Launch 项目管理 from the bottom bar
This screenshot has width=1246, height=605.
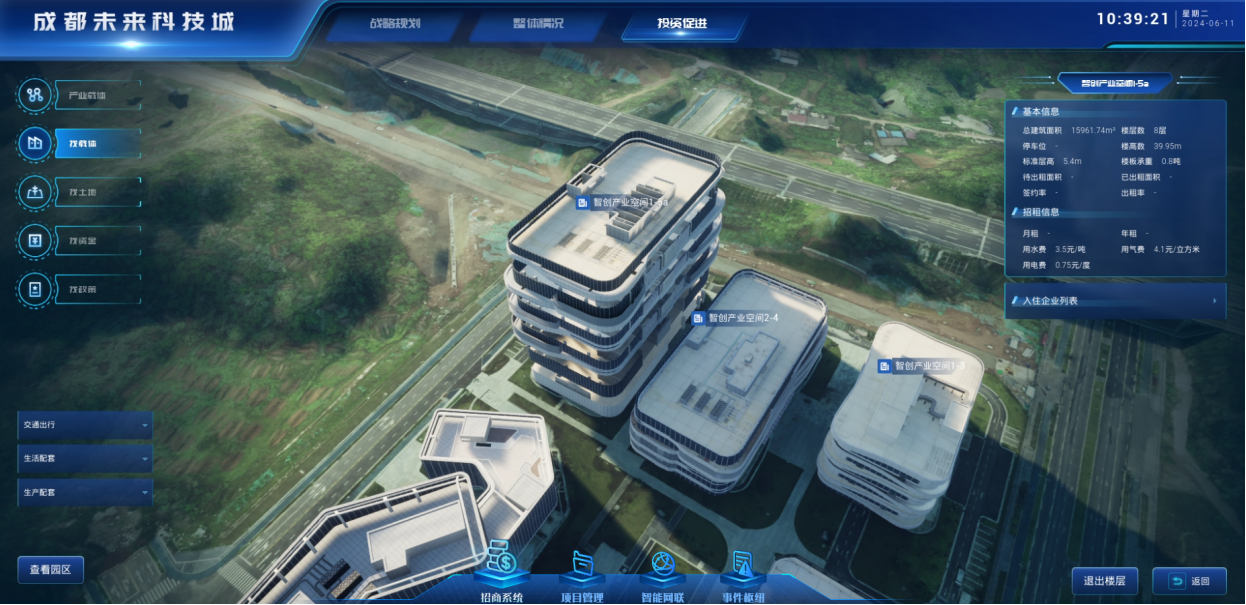click(581, 568)
